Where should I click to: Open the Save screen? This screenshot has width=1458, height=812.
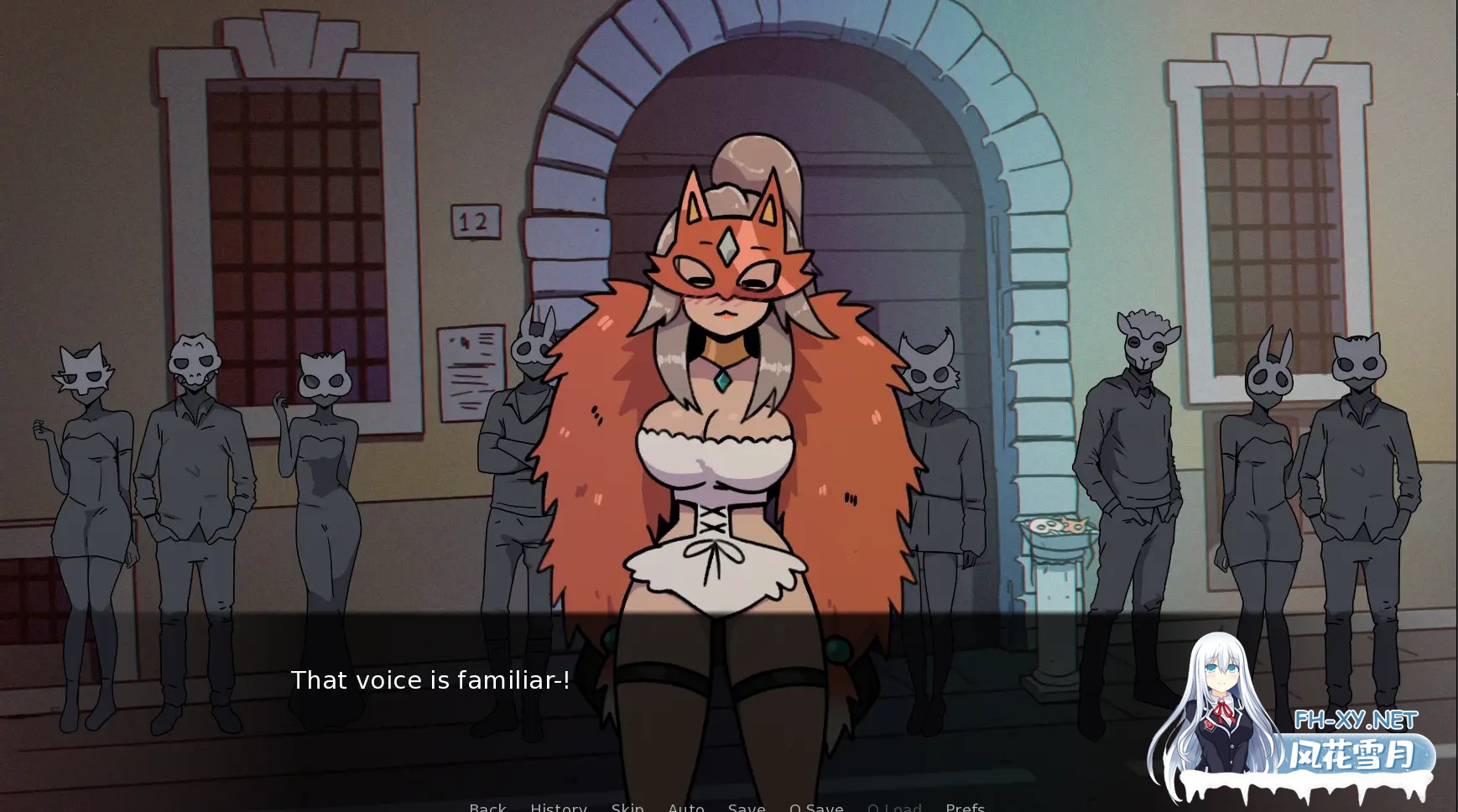(747, 807)
